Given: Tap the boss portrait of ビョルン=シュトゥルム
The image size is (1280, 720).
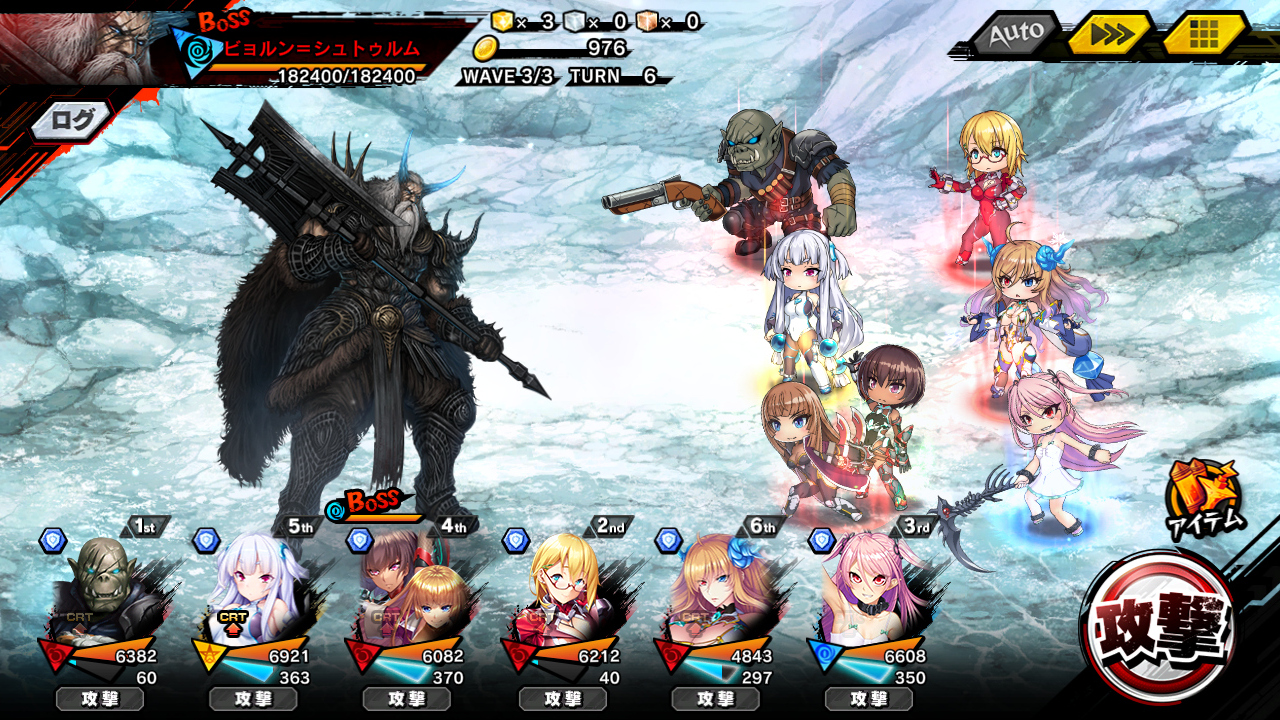Looking at the screenshot, I should [80, 45].
